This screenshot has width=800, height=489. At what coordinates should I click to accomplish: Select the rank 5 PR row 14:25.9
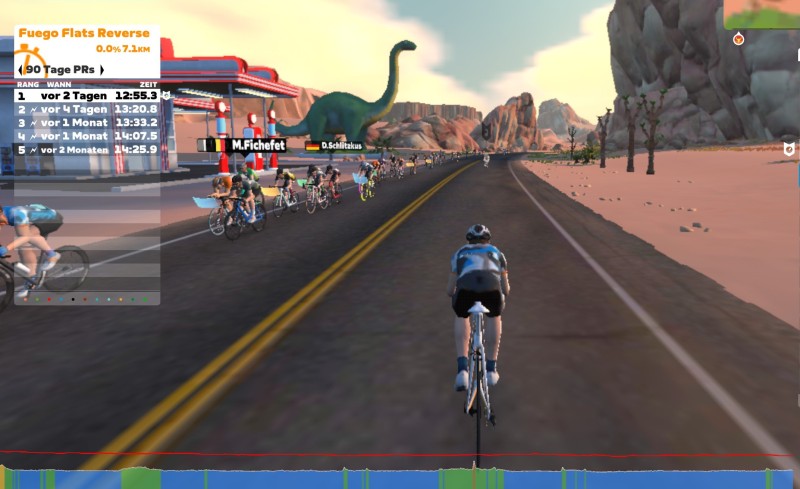coord(87,149)
